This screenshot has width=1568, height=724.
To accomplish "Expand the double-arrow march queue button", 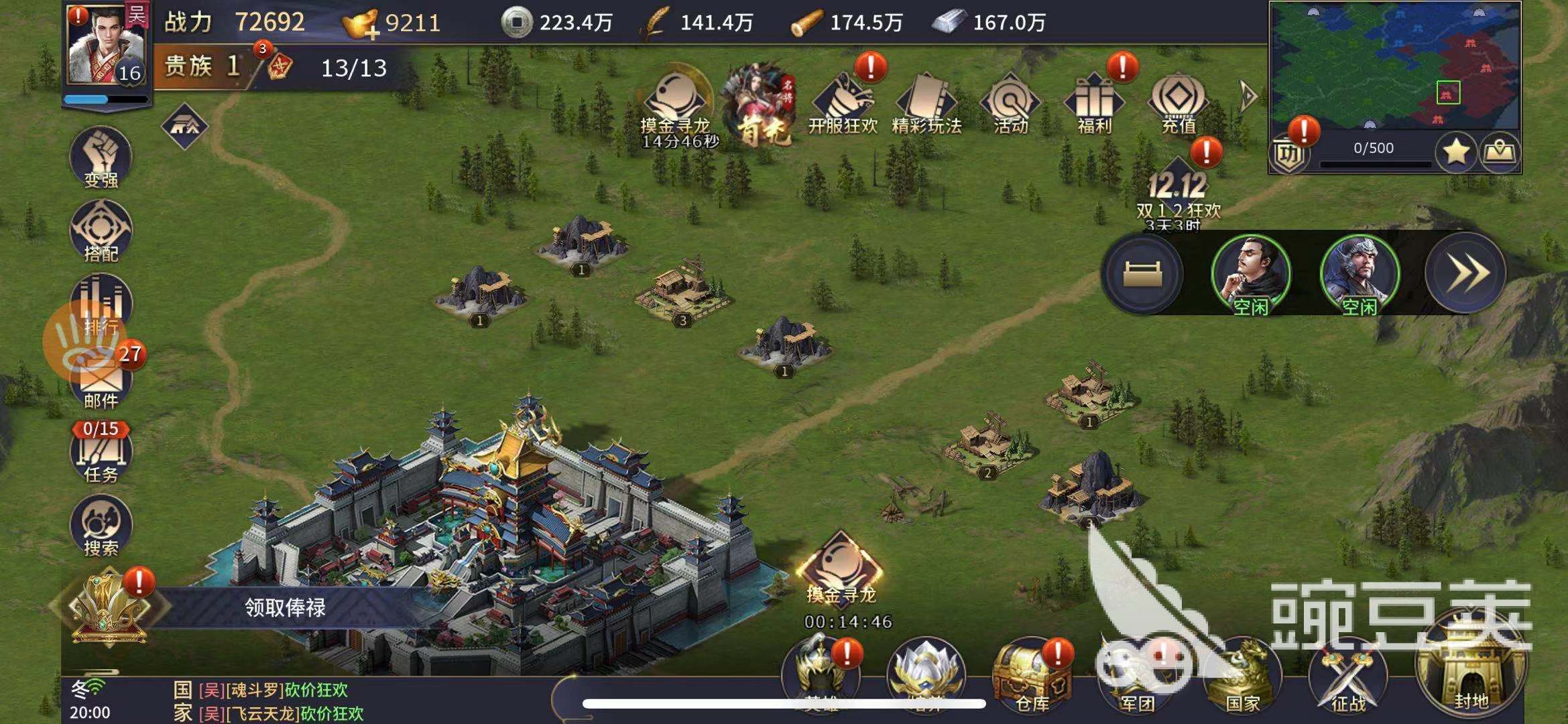I will tap(1465, 274).
